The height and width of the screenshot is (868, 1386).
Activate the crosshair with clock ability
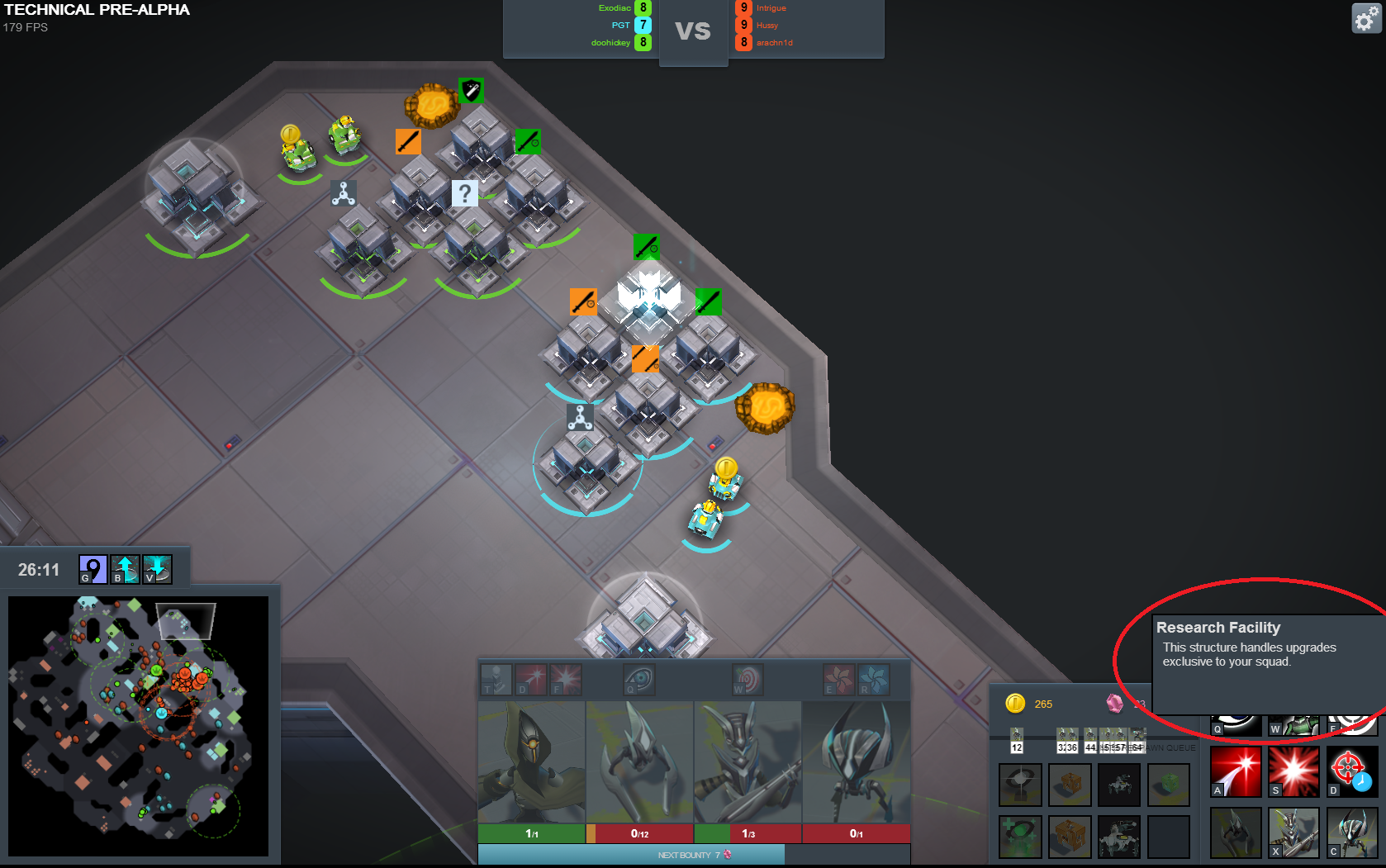[1351, 771]
